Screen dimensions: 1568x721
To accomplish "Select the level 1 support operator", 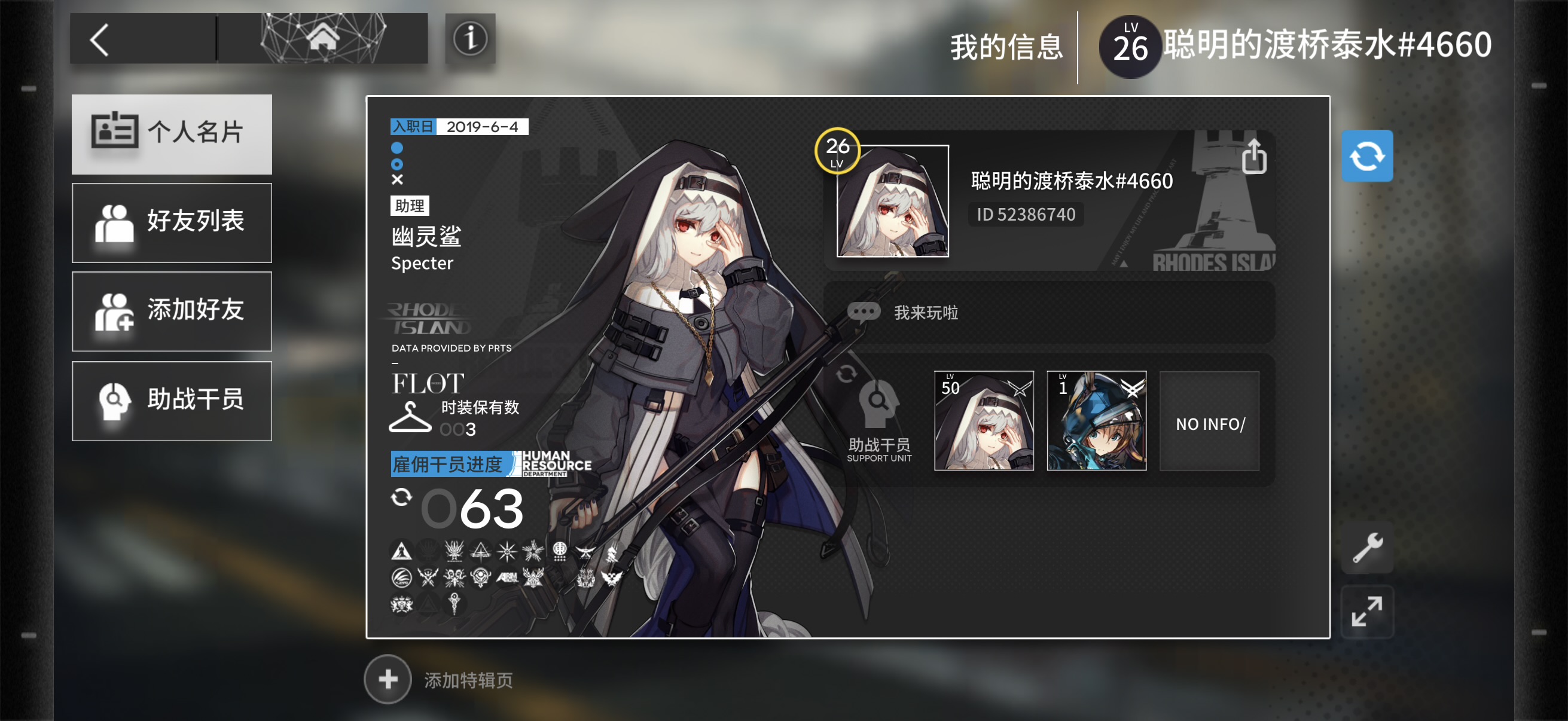I will tap(1096, 420).
